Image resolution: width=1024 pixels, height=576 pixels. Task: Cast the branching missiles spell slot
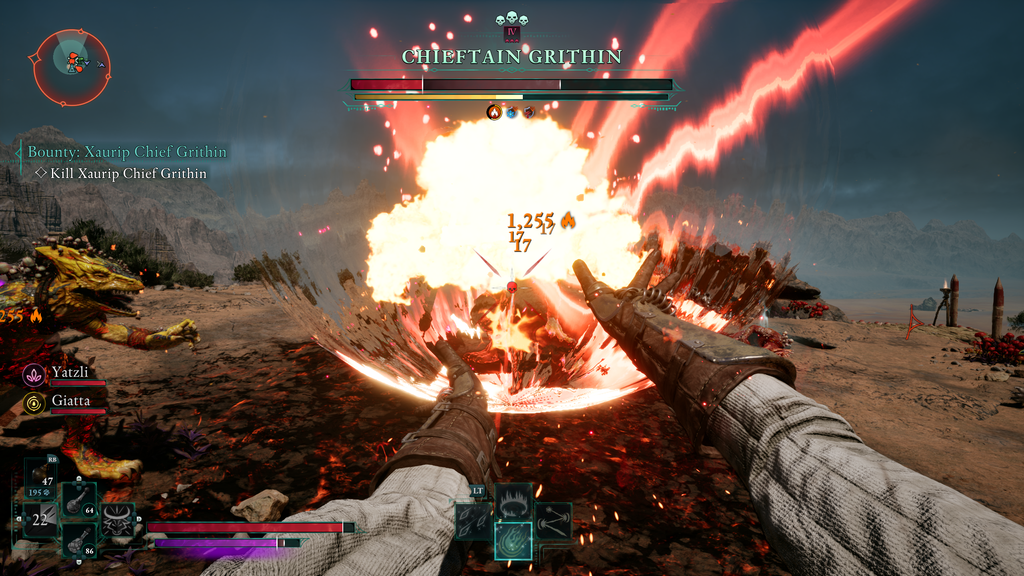click(x=552, y=520)
